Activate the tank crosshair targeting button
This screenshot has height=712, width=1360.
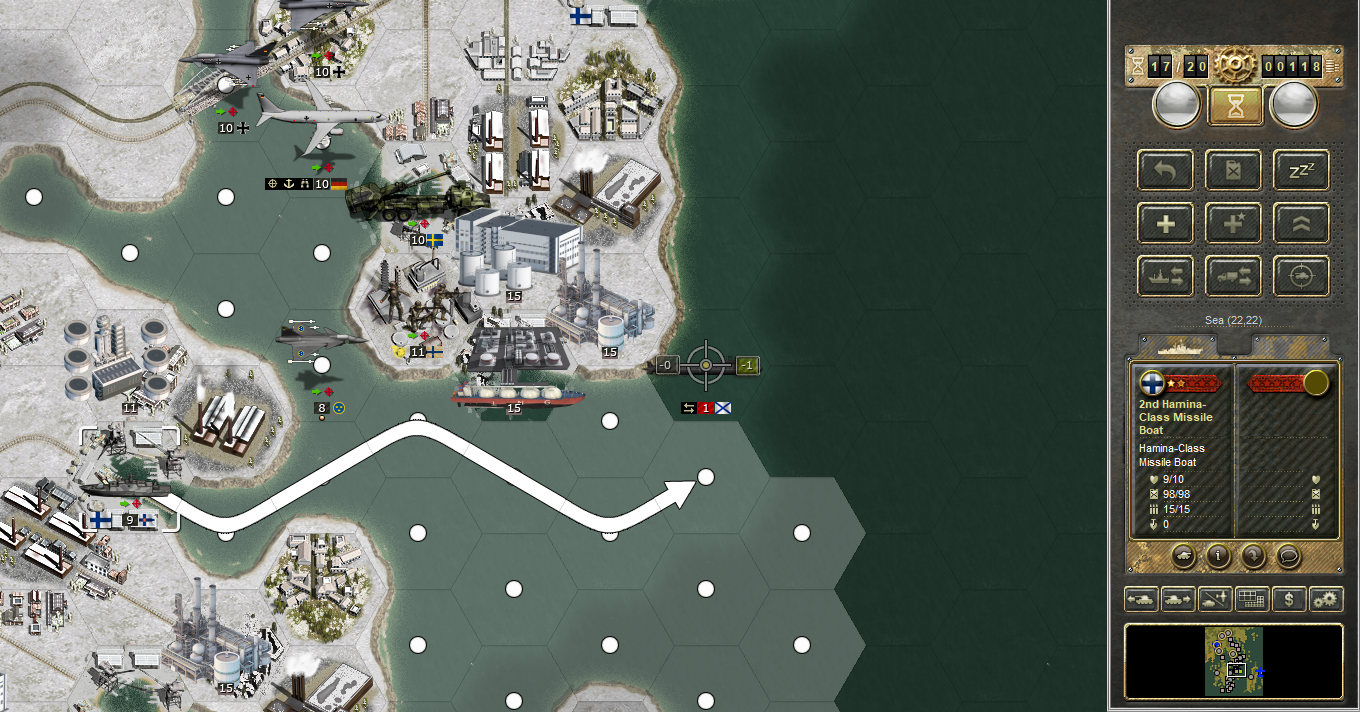[1301, 276]
